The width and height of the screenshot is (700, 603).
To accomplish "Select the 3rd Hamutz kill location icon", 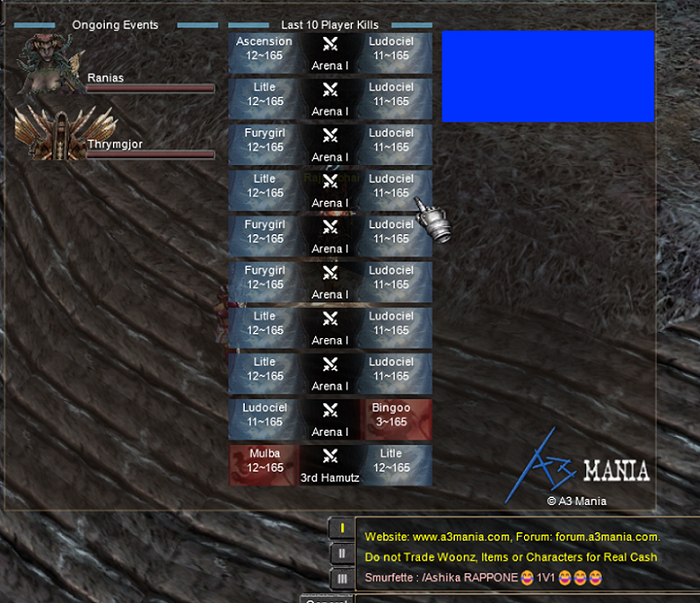I will click(330, 460).
